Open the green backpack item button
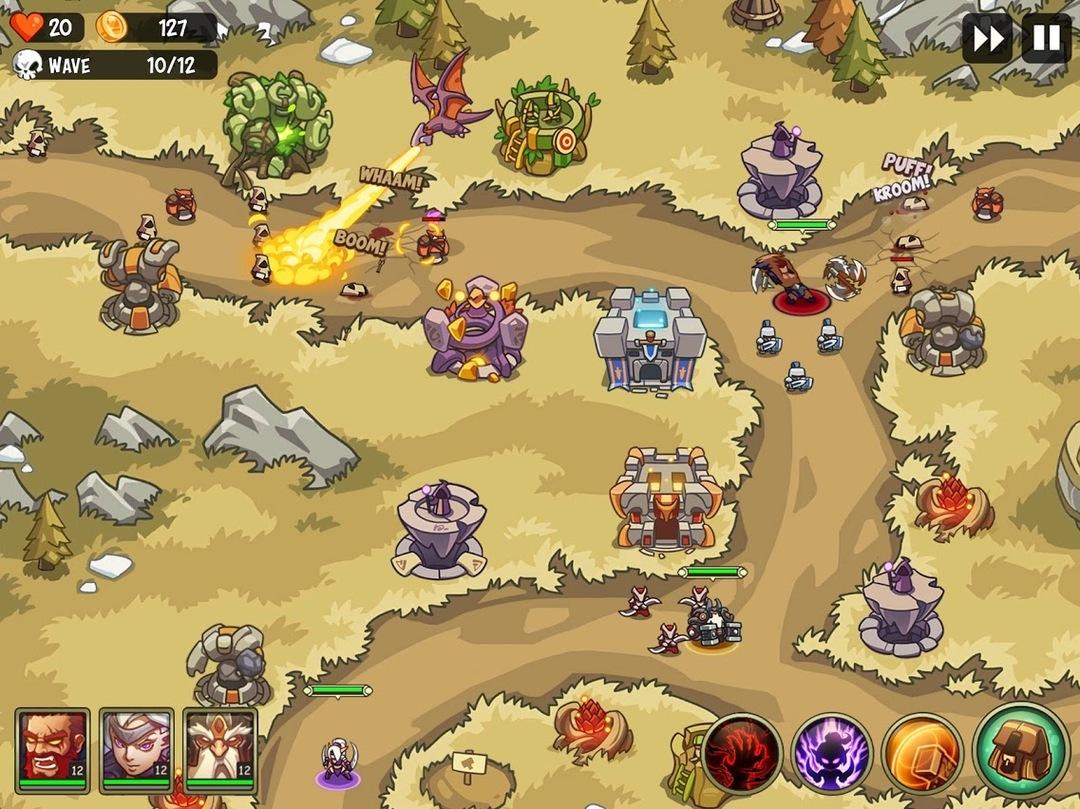The height and width of the screenshot is (809, 1080). (1020, 750)
